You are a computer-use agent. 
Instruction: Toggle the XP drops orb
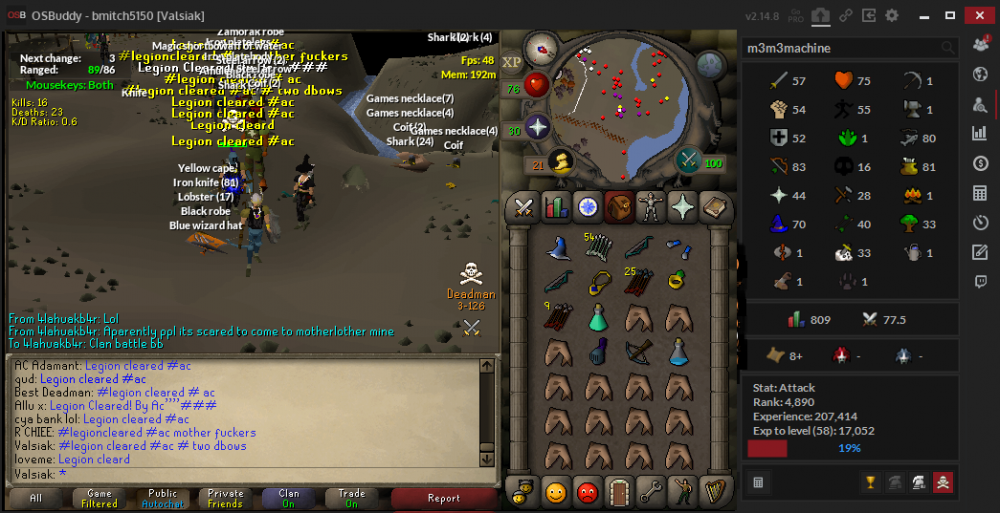tap(512, 63)
